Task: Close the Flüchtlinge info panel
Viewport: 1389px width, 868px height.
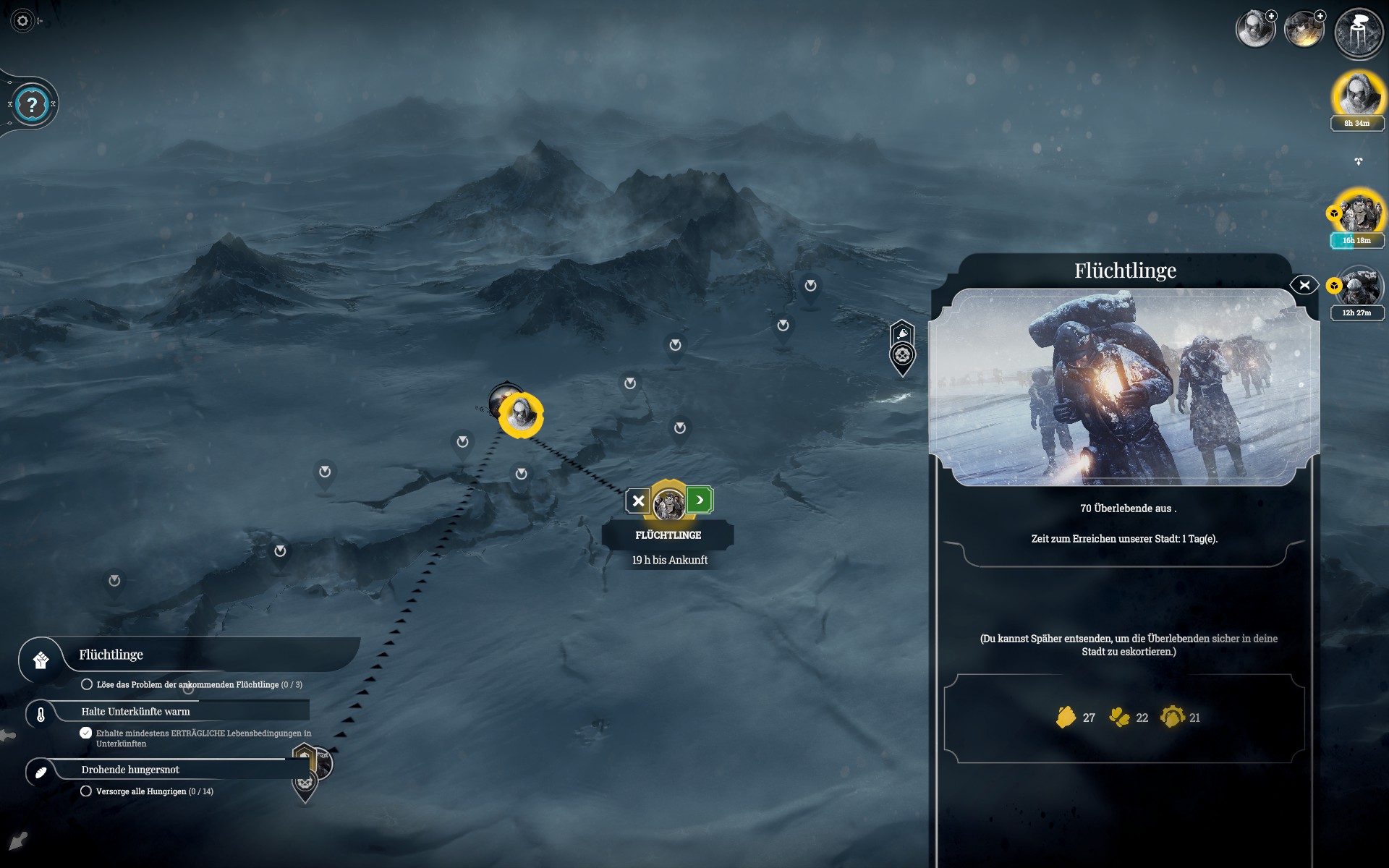Action: [1304, 285]
